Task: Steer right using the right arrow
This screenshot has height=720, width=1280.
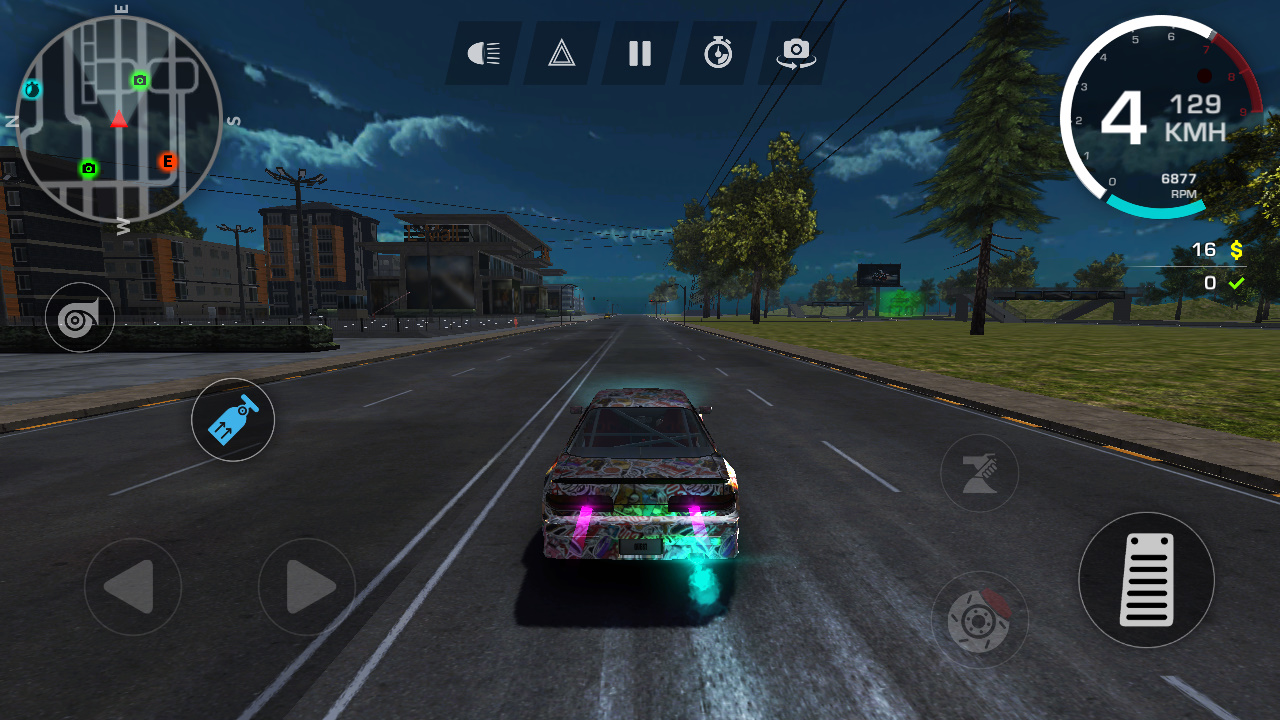Action: pyautogui.click(x=305, y=587)
